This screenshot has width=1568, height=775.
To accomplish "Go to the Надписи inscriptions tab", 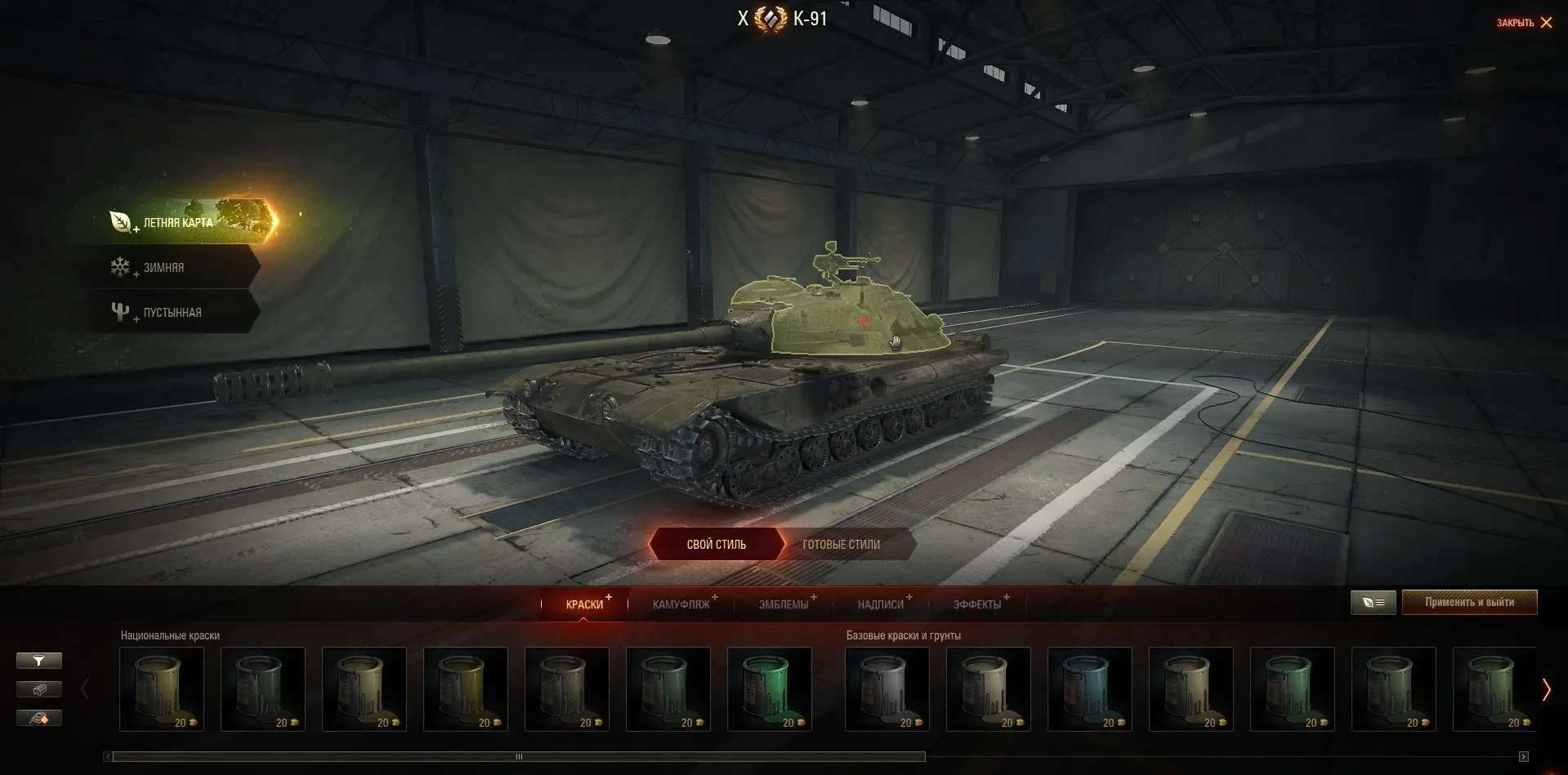I will pyautogui.click(x=881, y=604).
